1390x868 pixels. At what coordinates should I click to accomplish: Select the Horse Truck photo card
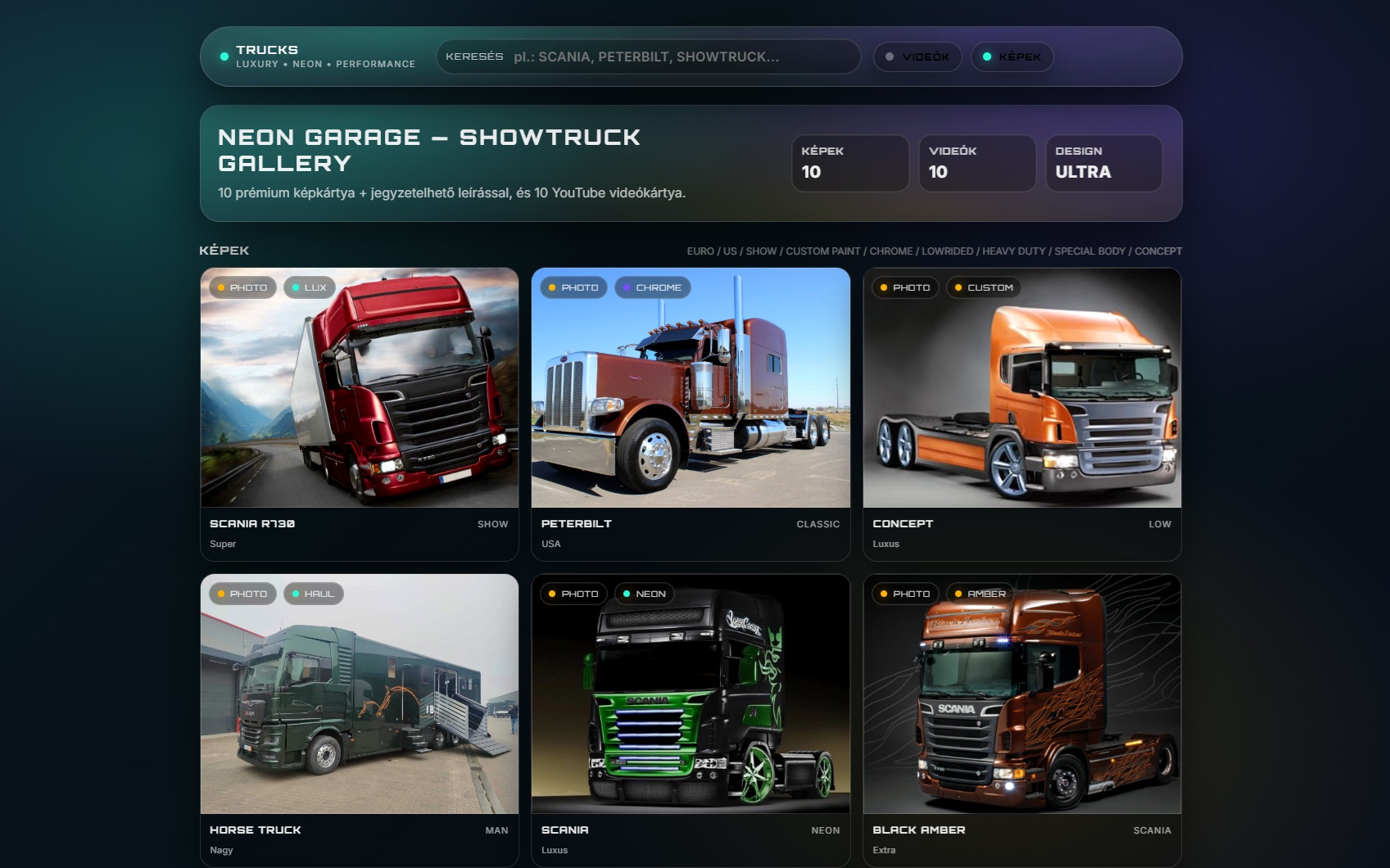pos(360,694)
